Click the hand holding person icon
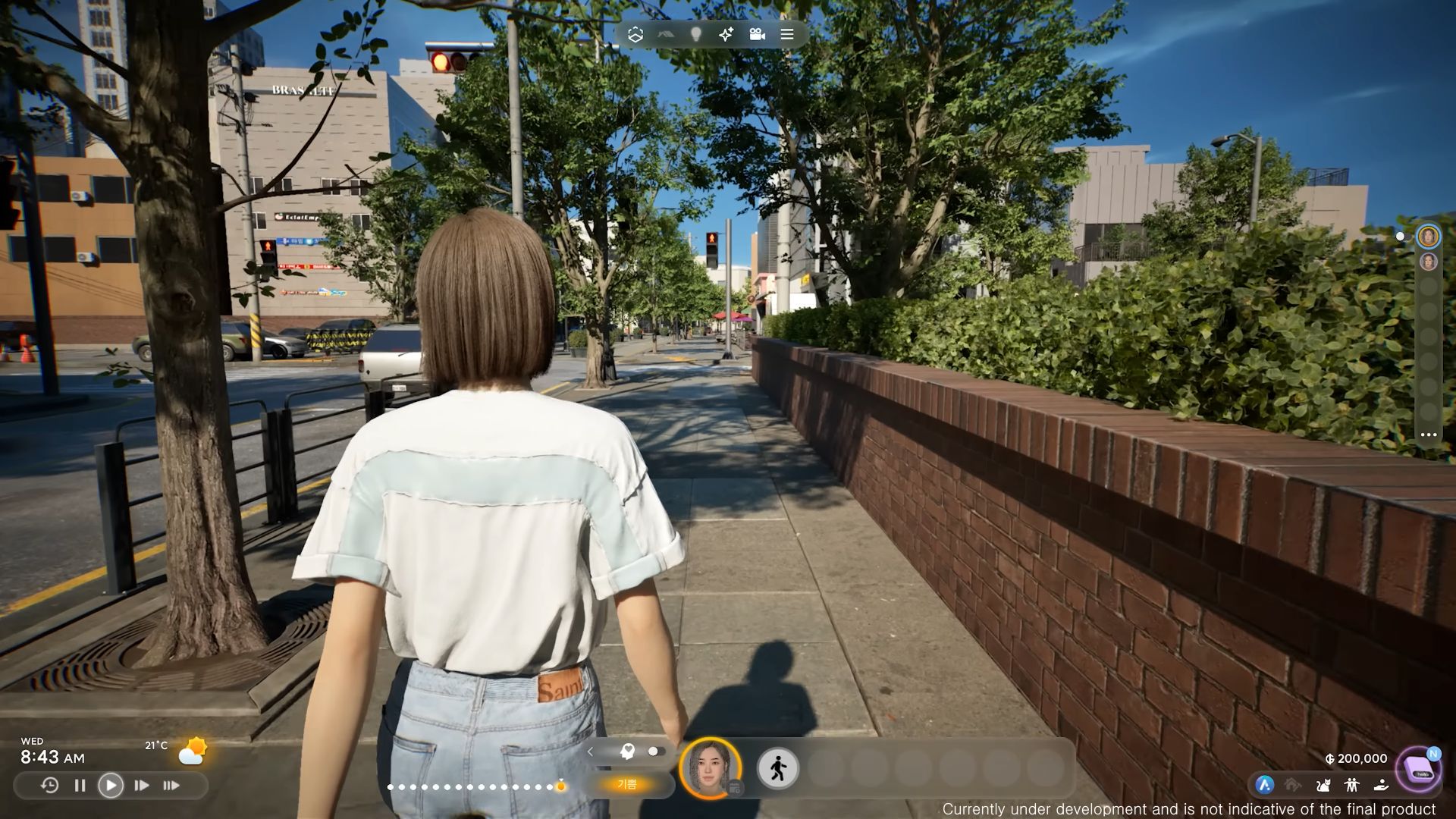Image resolution: width=1456 pixels, height=819 pixels. 1381,786
